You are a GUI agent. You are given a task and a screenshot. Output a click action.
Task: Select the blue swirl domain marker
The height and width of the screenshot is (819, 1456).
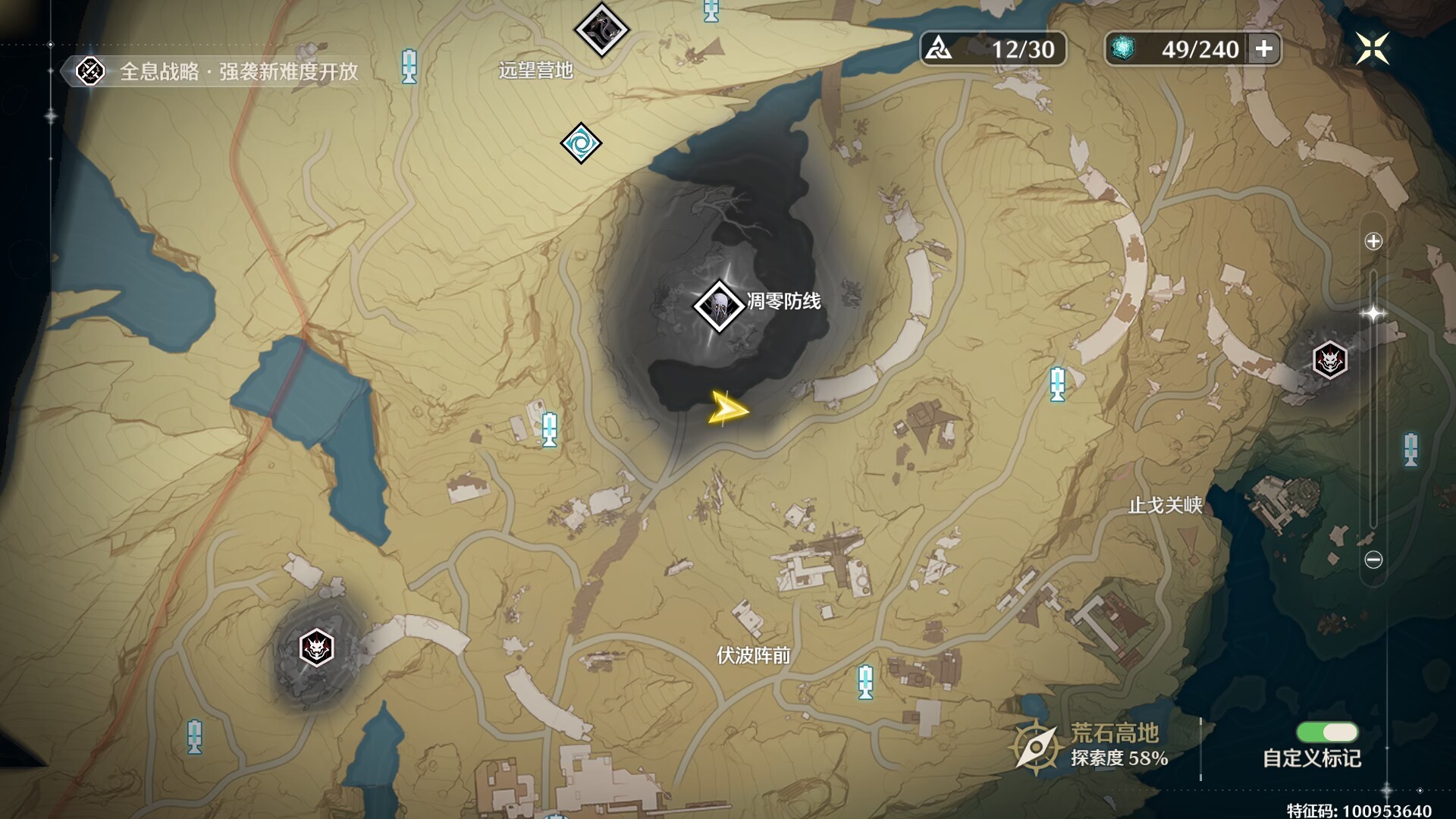[x=581, y=143]
